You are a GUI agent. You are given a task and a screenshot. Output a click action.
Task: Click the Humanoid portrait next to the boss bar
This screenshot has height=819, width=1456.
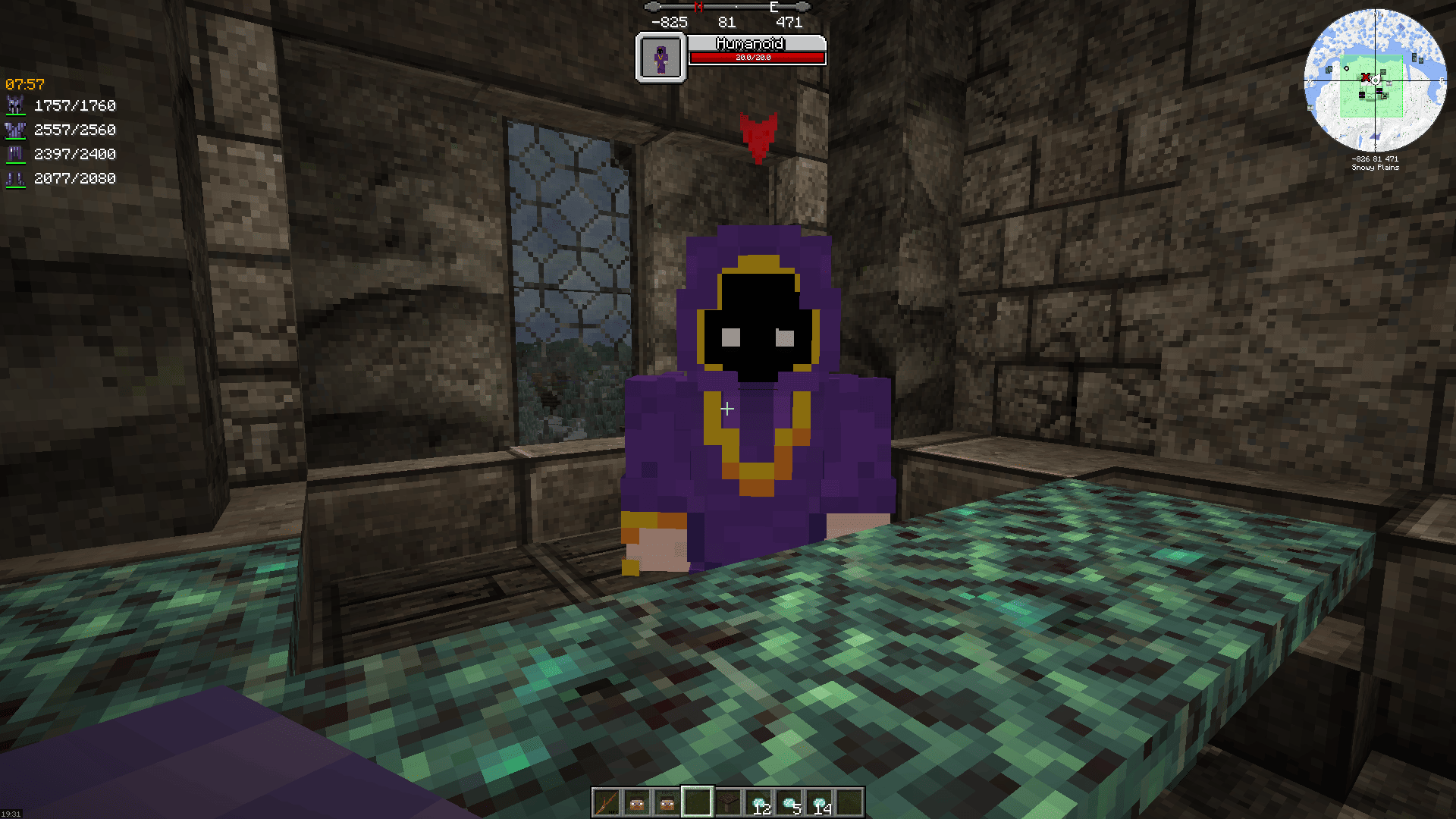tap(661, 58)
